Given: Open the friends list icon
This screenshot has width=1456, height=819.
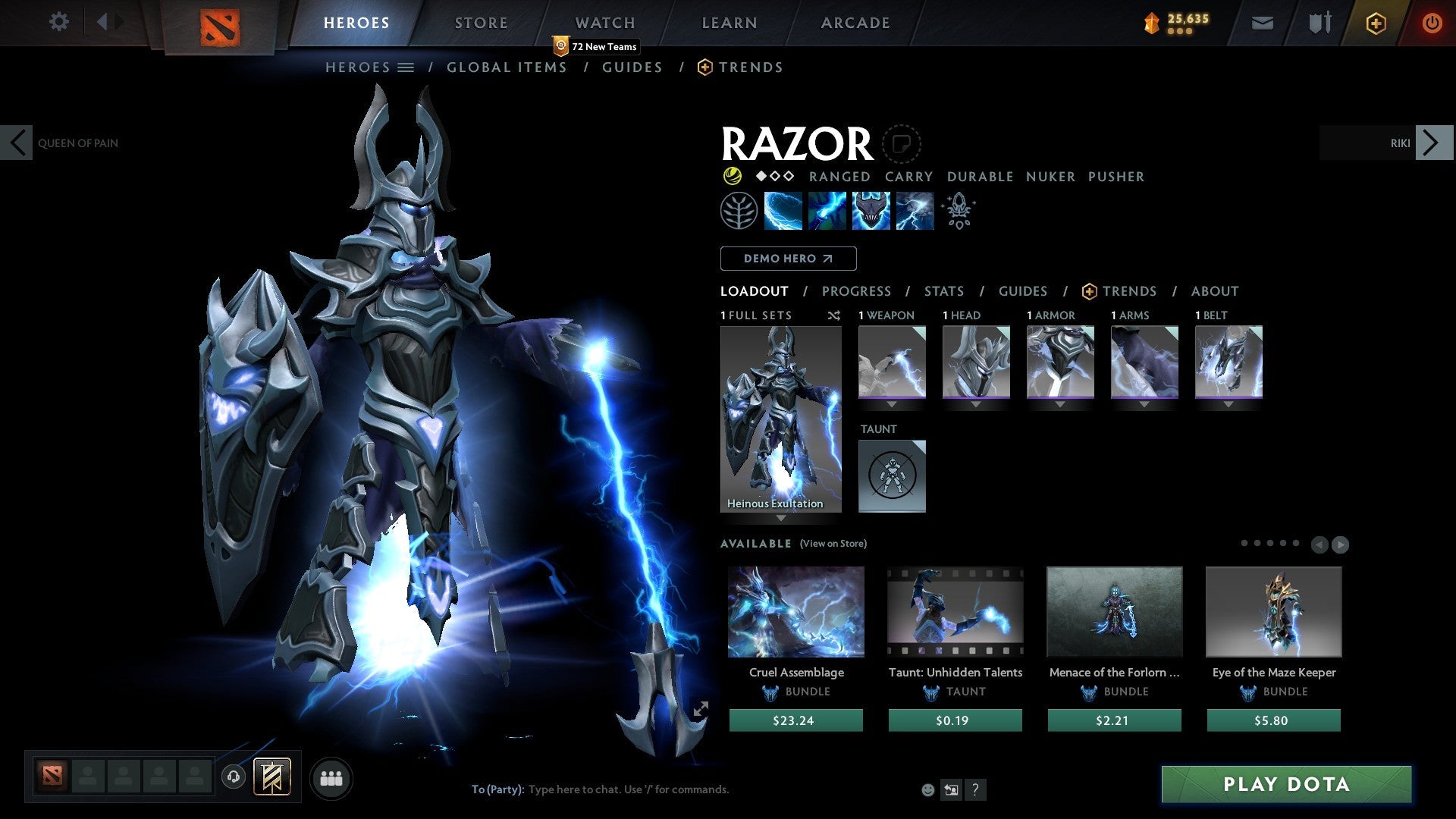Looking at the screenshot, I should 331,777.
